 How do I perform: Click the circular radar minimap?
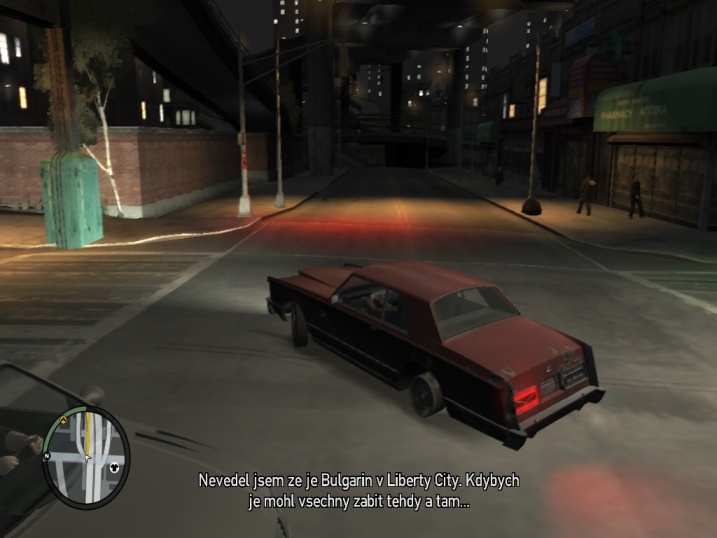[x=86, y=455]
